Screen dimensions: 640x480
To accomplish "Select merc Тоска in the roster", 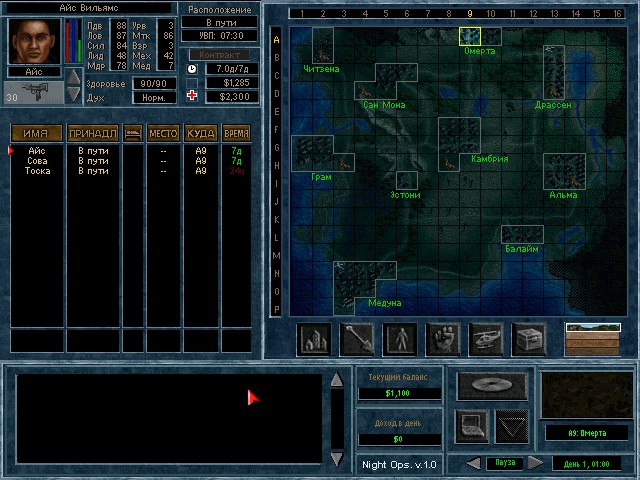I will tap(38, 171).
